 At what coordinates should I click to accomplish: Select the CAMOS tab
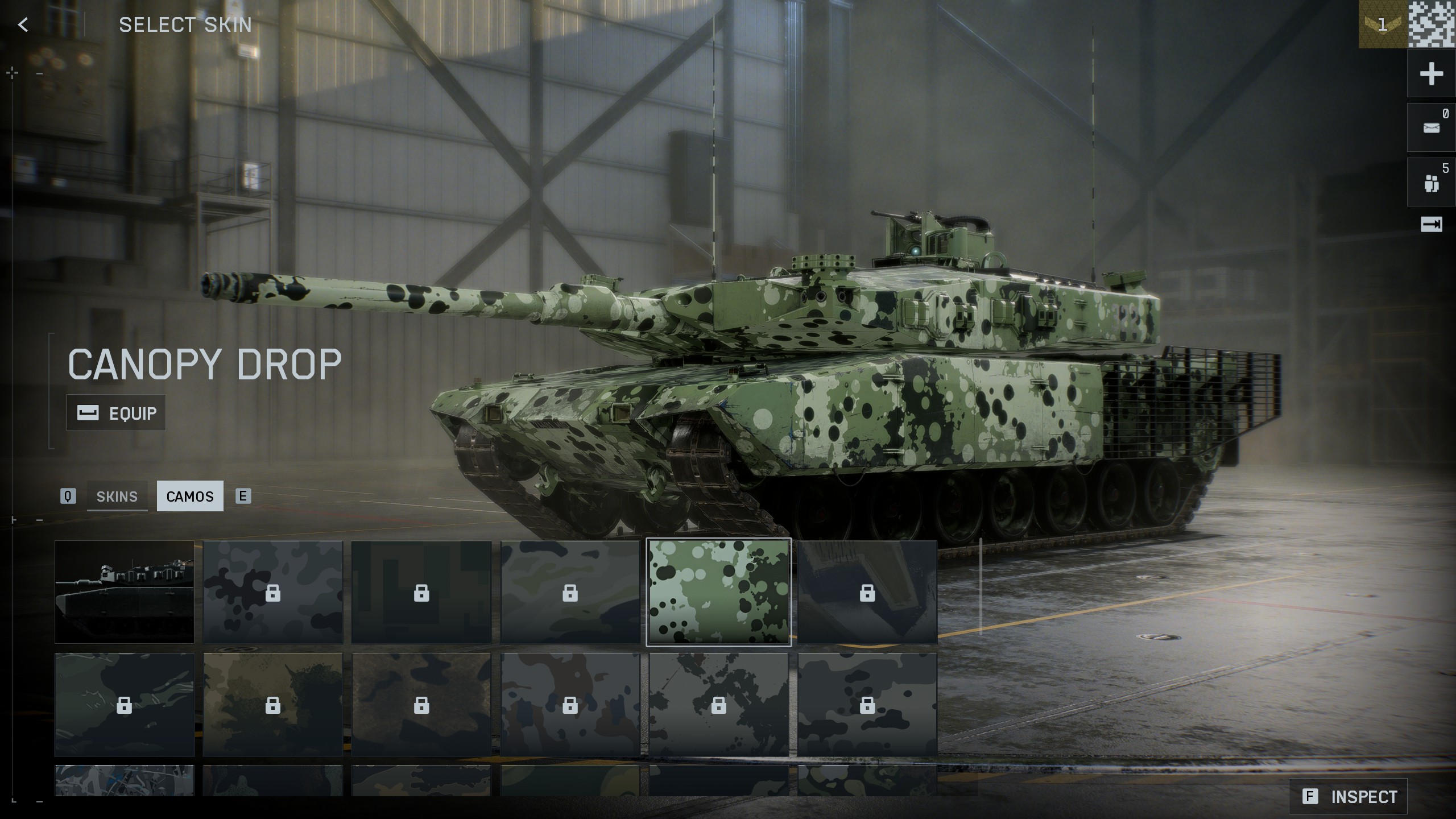tap(190, 497)
